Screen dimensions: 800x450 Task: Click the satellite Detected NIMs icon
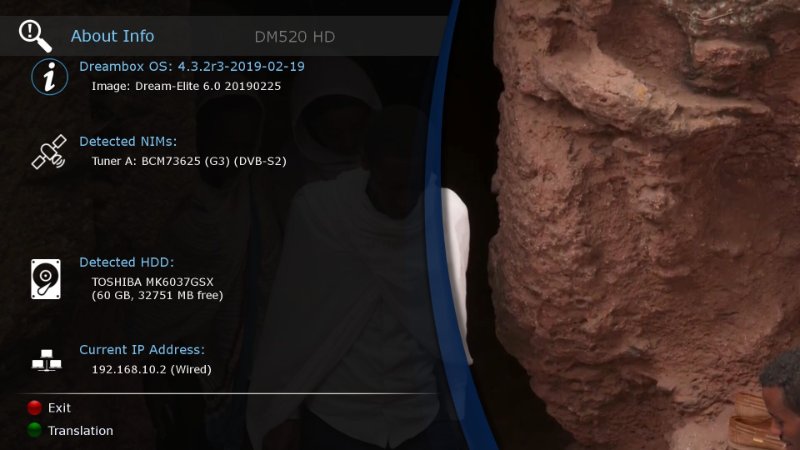click(48, 152)
